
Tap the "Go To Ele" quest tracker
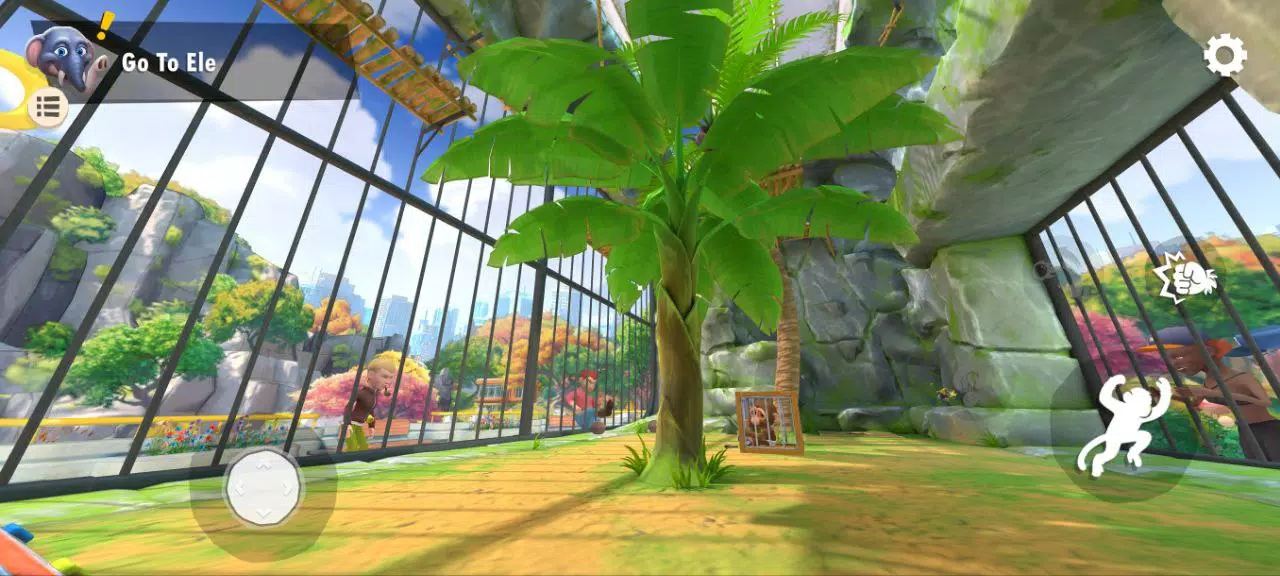[169, 63]
